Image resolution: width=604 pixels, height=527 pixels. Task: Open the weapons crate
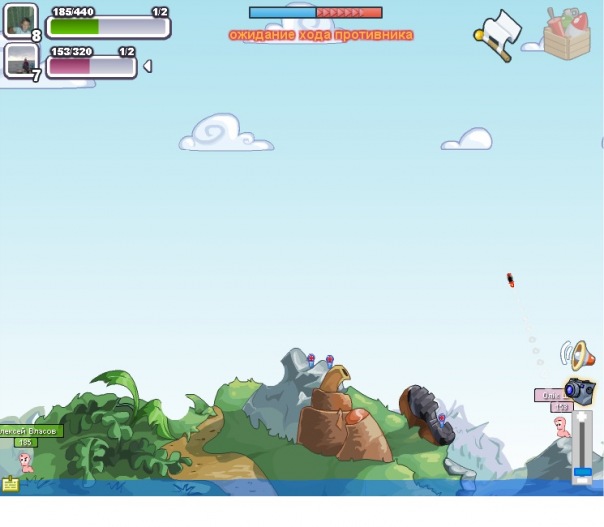pos(567,33)
